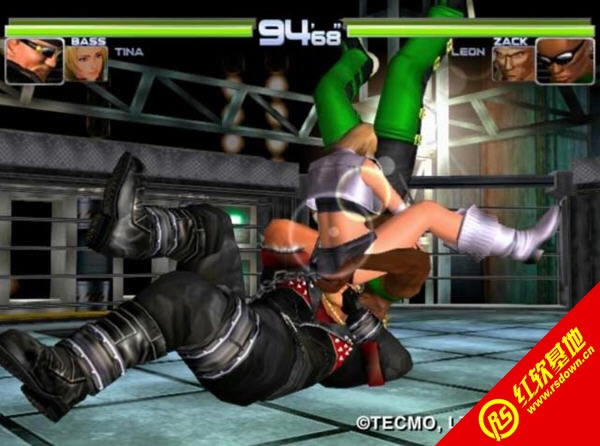Select Tina's blonde character portrait
Viewport: 600px width, 446px height.
(x=88, y=65)
